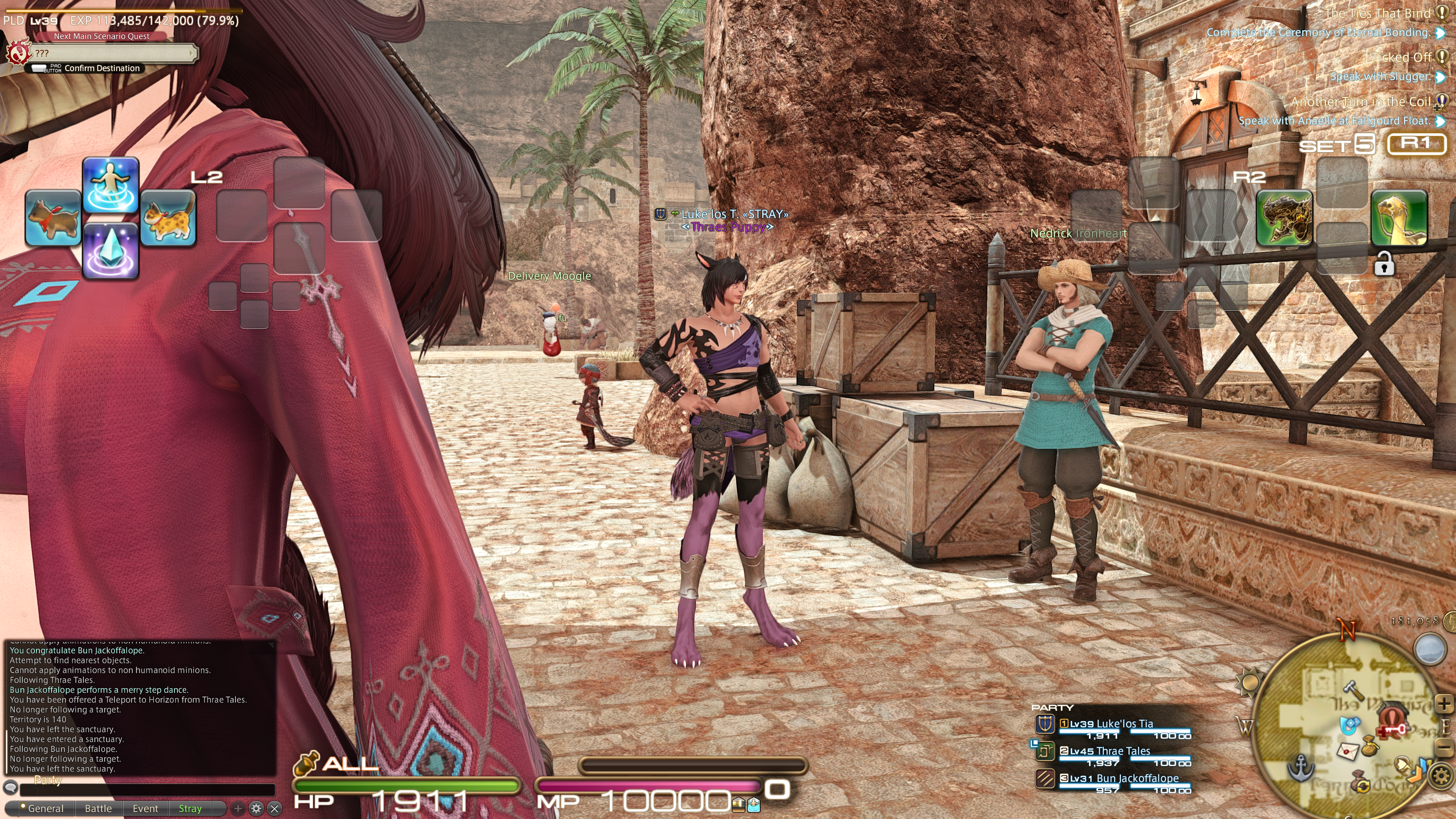Select the Stray chat tab
The height and width of the screenshot is (819, 1456).
(x=190, y=809)
